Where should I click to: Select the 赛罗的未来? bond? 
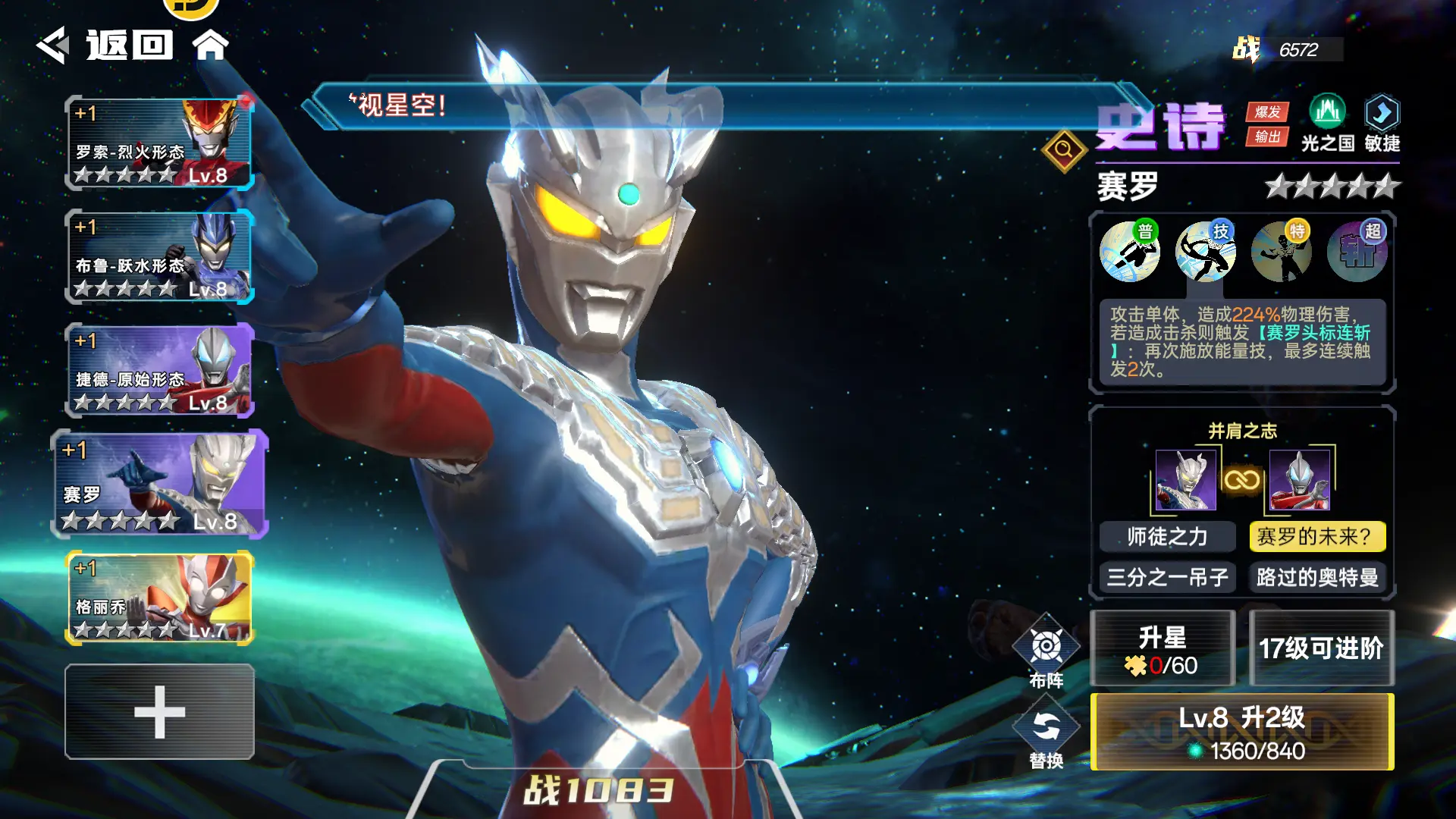point(1317,537)
